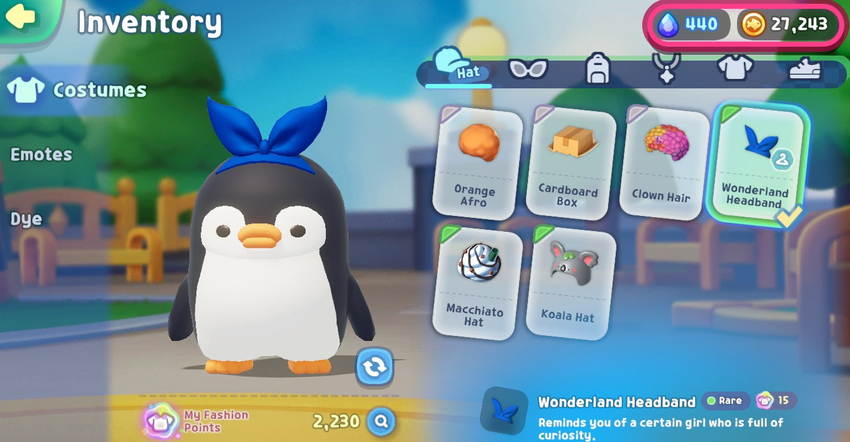Switch to the Hat category tab

tap(460, 68)
